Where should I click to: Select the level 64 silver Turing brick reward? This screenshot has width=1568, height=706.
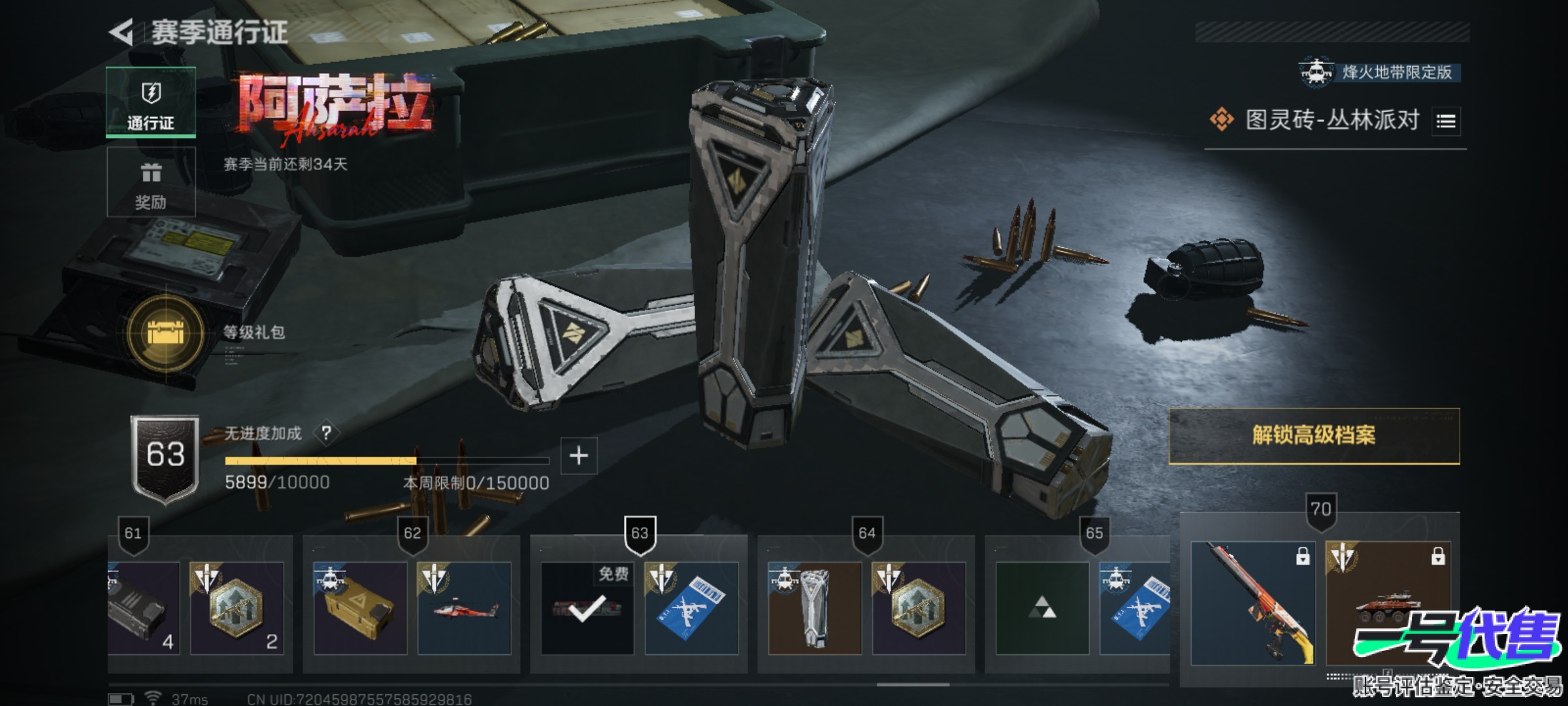coord(815,608)
